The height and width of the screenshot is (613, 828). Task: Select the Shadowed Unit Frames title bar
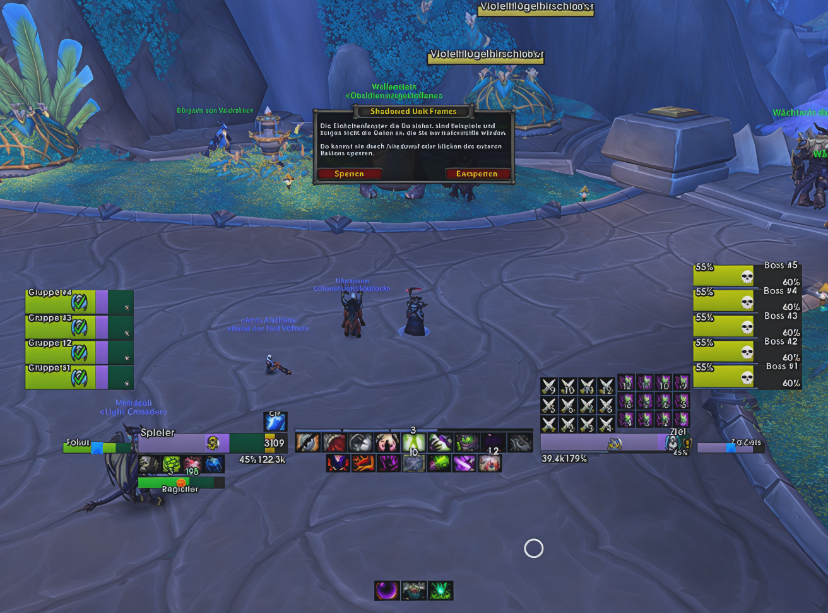(x=413, y=113)
